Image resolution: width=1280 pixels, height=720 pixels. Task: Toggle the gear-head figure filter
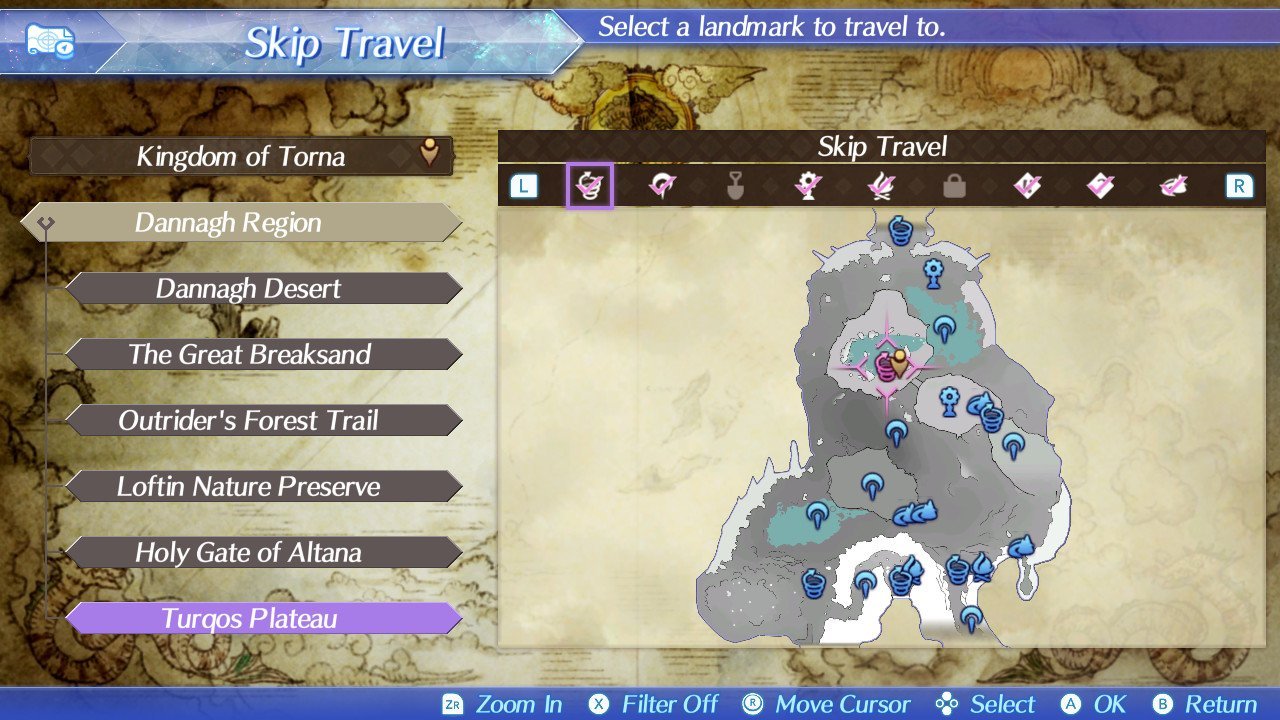point(808,186)
